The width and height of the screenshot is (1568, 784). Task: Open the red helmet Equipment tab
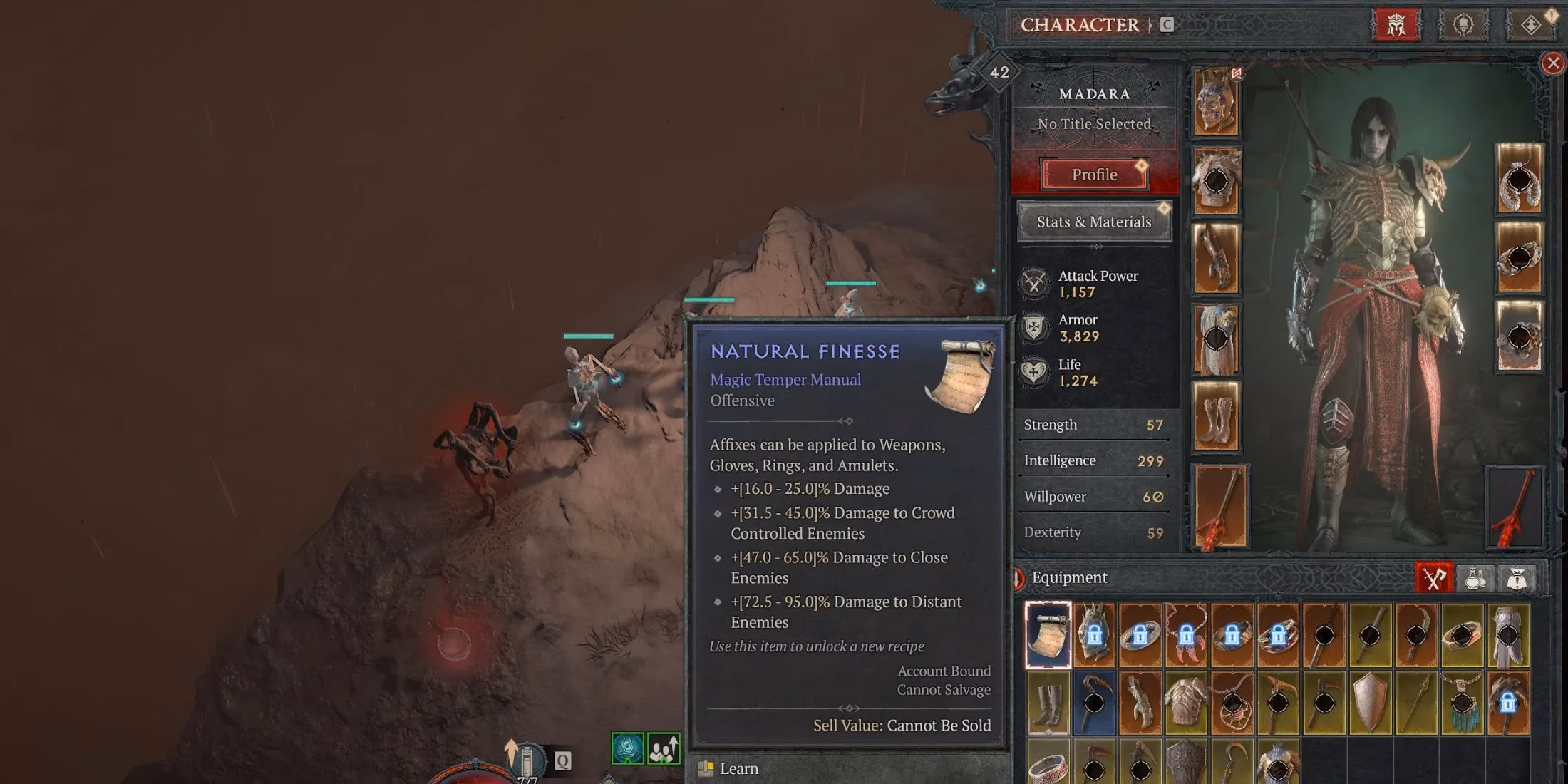[x=1396, y=24]
